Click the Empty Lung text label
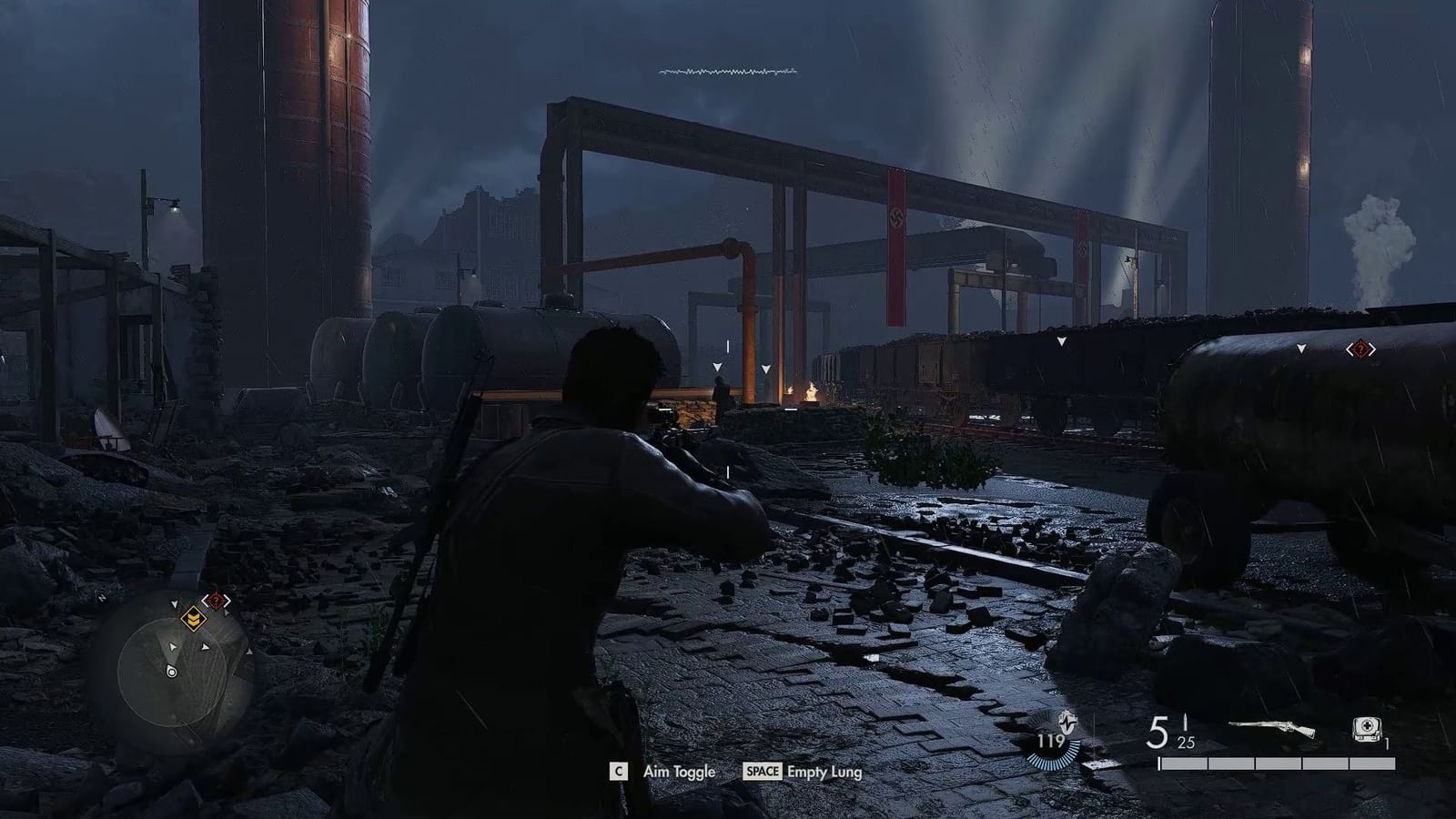This screenshot has width=1456, height=819. (x=824, y=771)
